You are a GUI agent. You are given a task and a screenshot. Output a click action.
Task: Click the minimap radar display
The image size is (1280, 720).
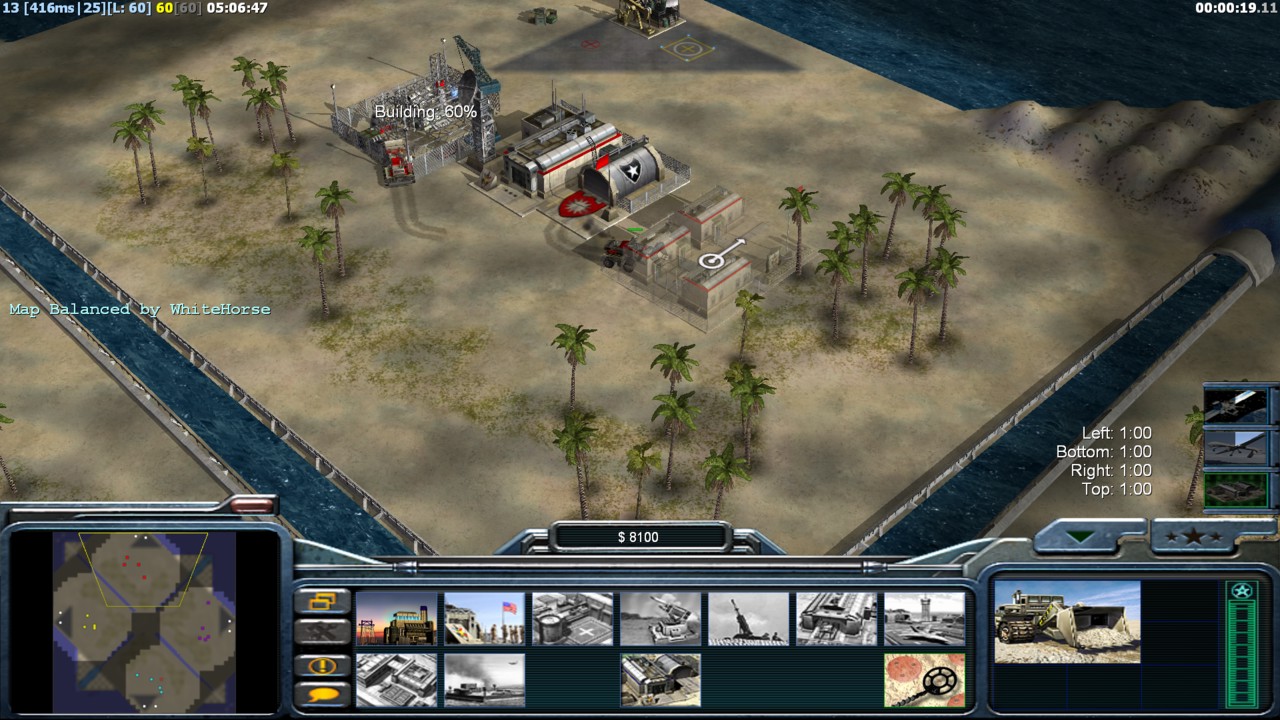click(144, 620)
